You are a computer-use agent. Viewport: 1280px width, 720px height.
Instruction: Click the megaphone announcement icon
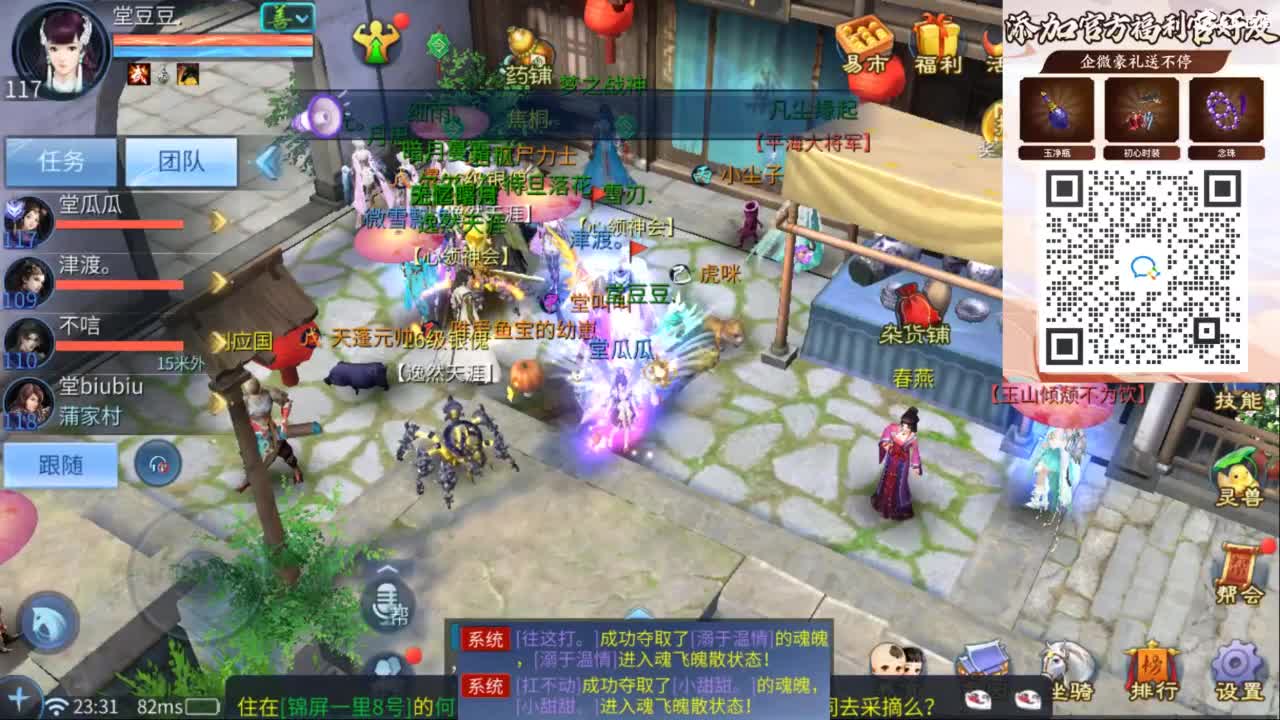coord(321,115)
